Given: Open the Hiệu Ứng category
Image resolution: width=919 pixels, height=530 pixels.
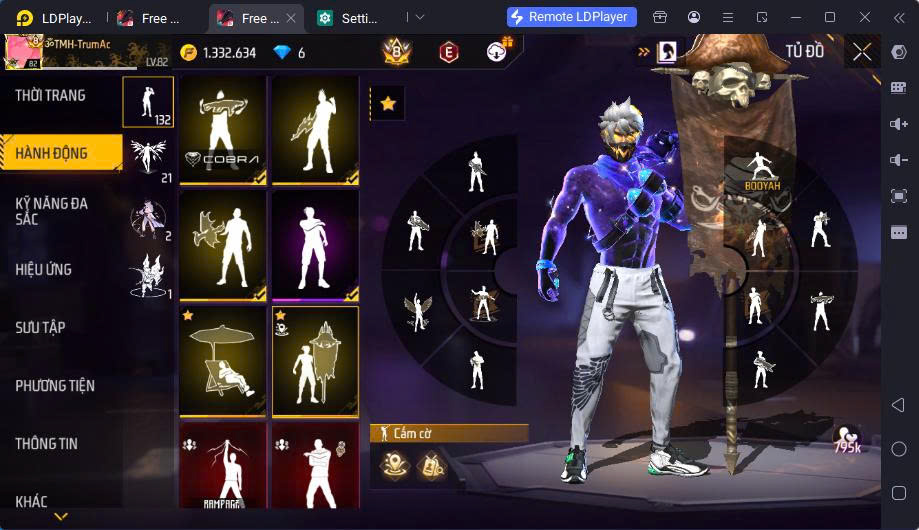Looking at the screenshot, I should (43, 269).
